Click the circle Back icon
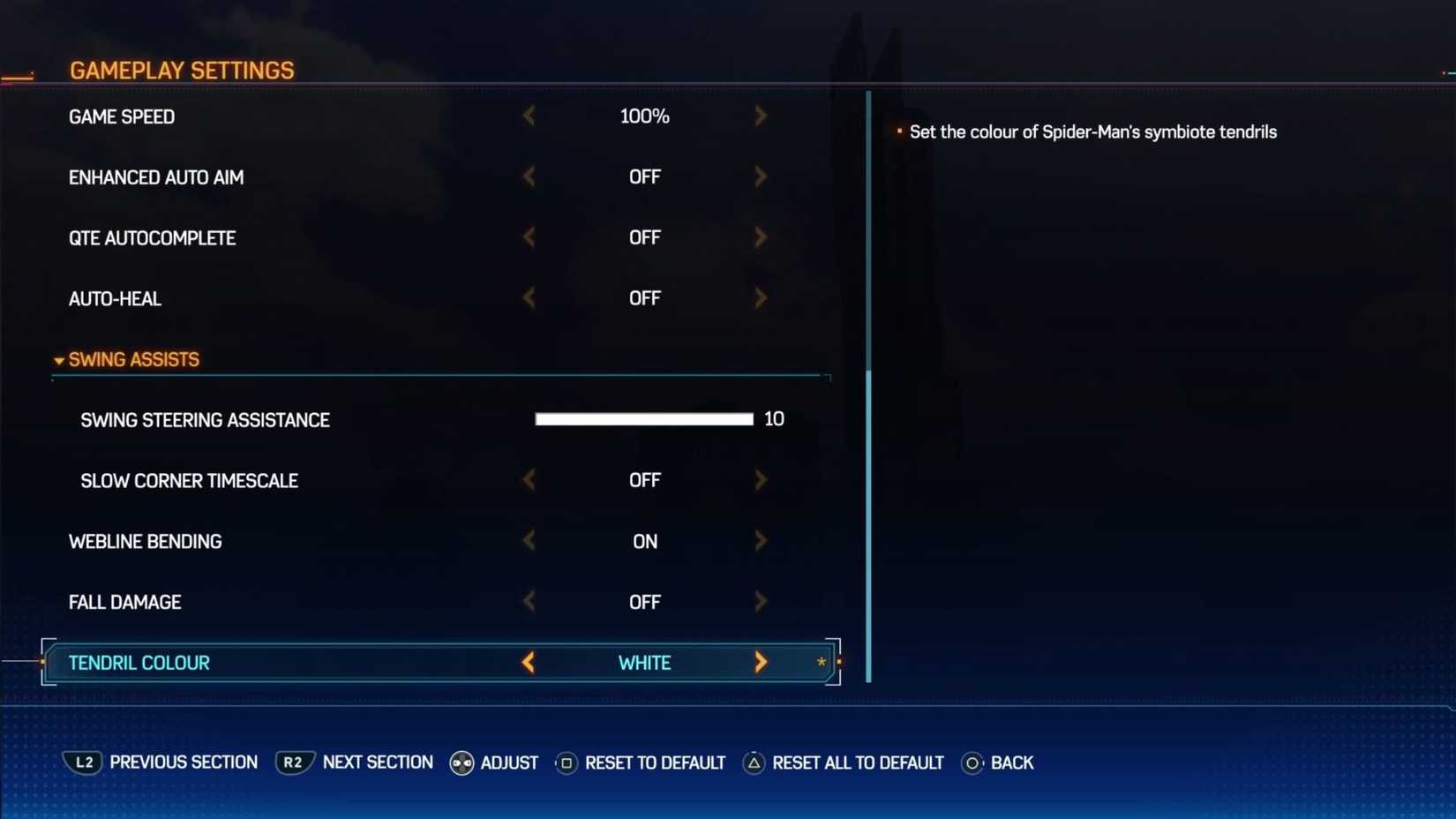 pyautogui.click(x=973, y=763)
